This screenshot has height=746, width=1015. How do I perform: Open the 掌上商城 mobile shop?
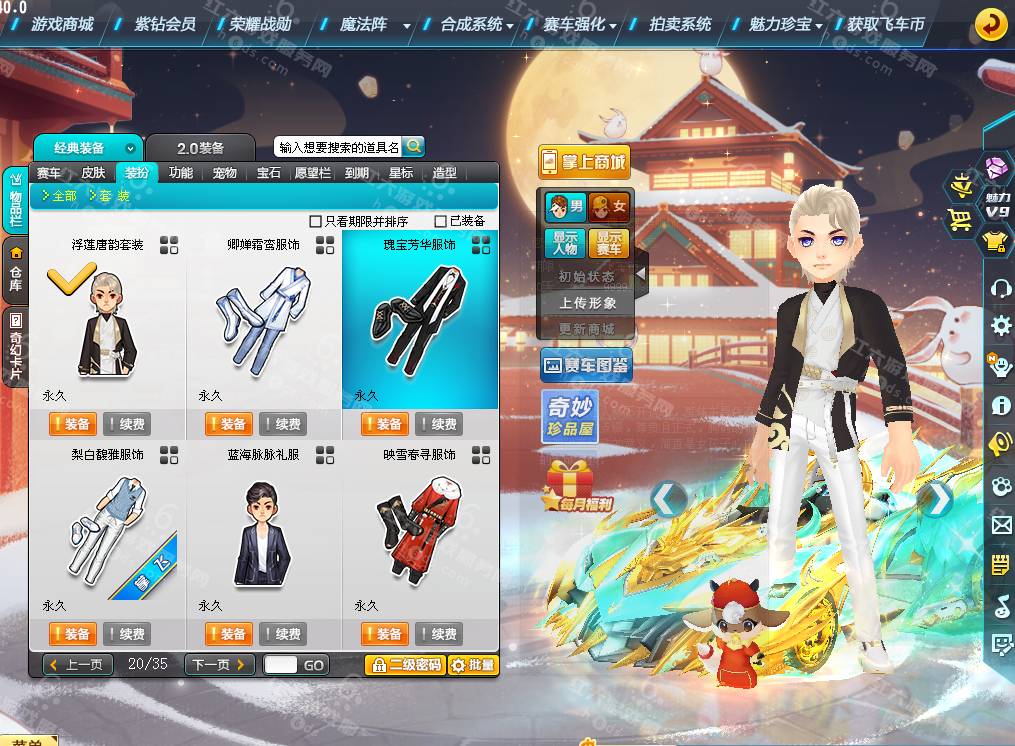585,162
